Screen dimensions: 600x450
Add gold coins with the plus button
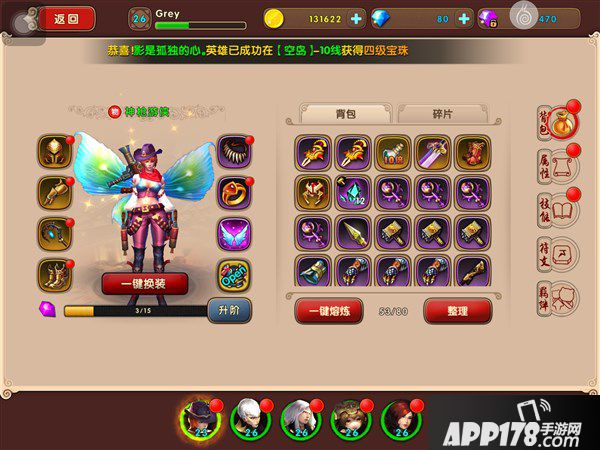357,18
